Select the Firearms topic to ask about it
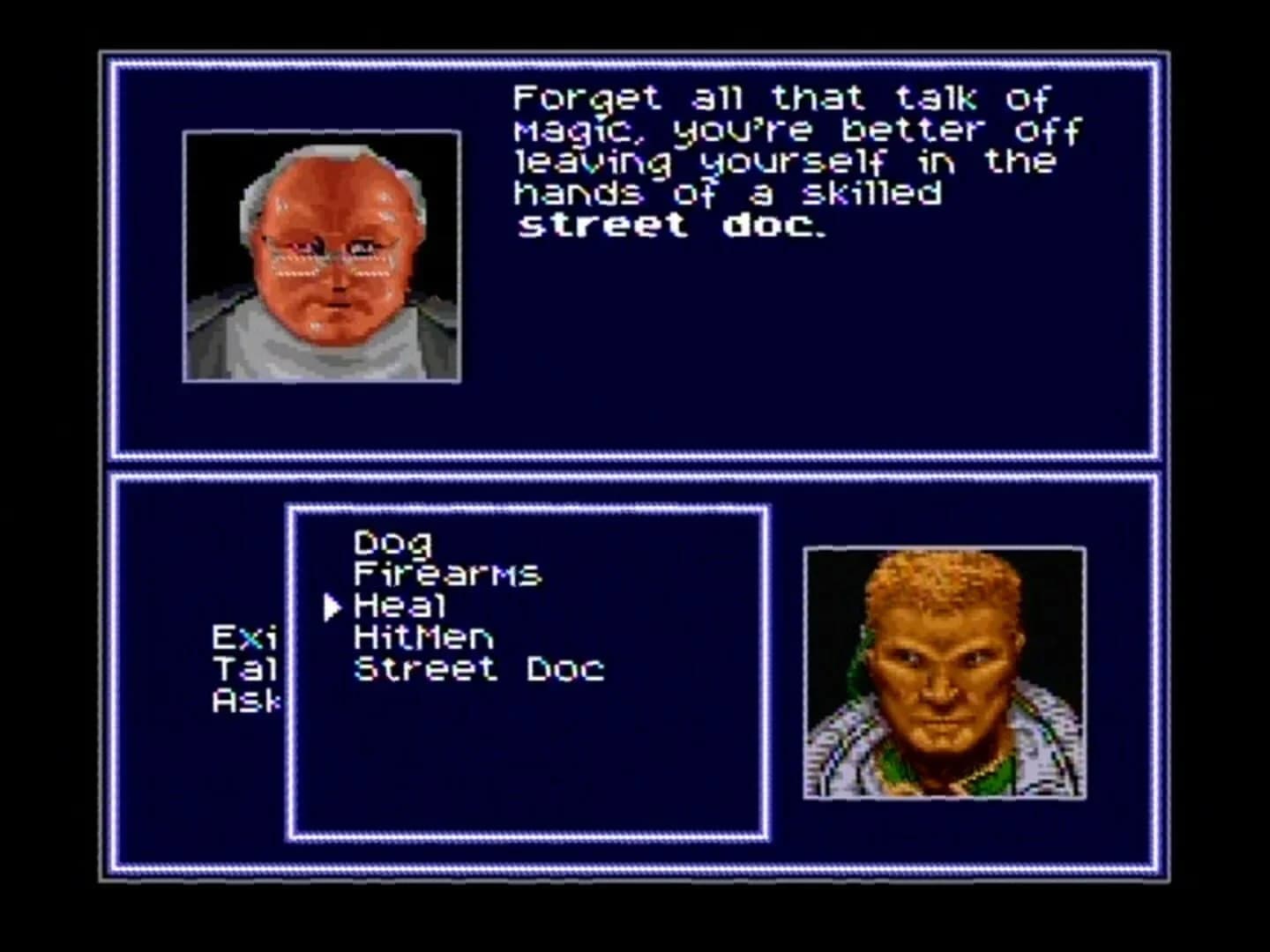Image resolution: width=1270 pixels, height=952 pixels. [447, 572]
